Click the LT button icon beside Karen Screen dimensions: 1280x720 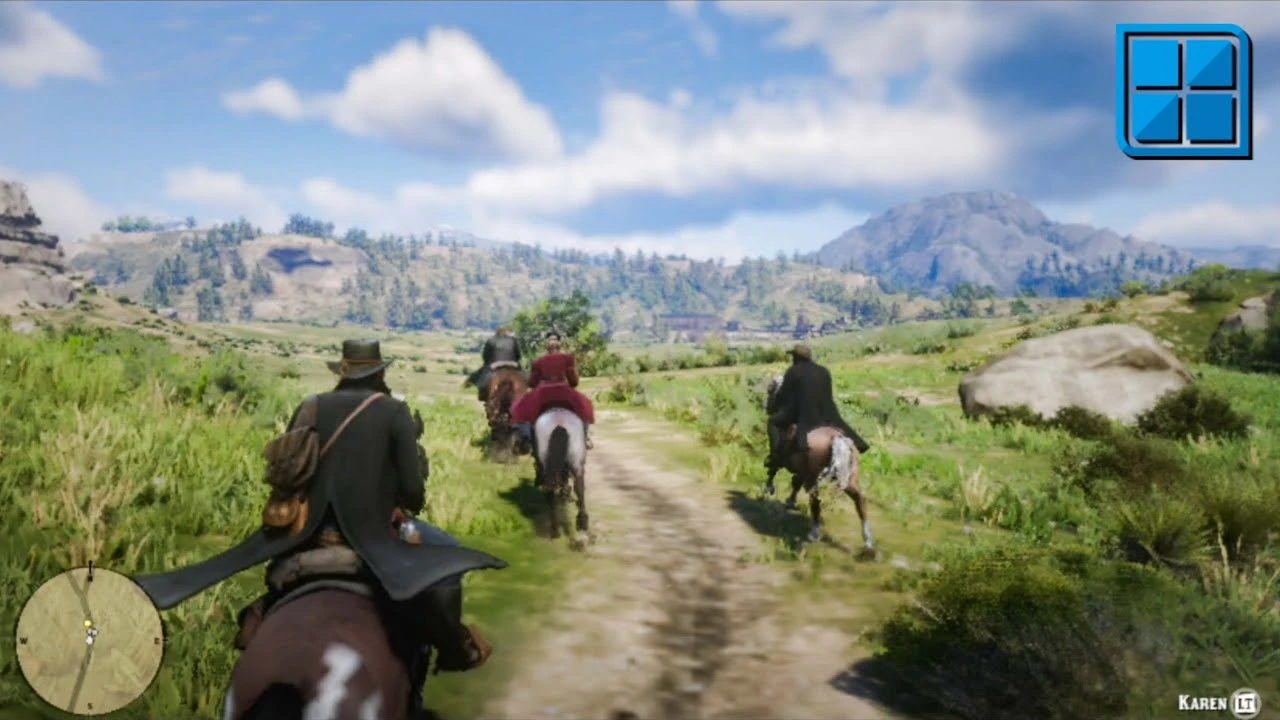pyautogui.click(x=1245, y=702)
